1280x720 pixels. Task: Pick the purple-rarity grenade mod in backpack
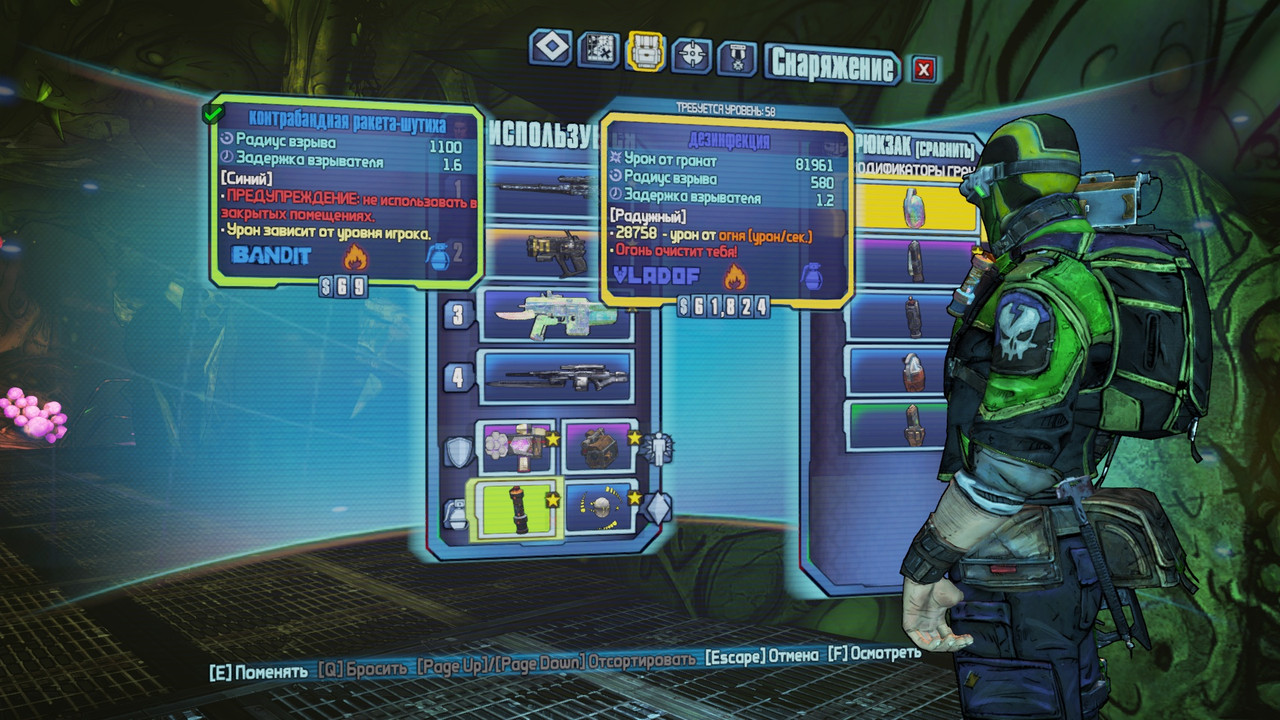pos(912,260)
